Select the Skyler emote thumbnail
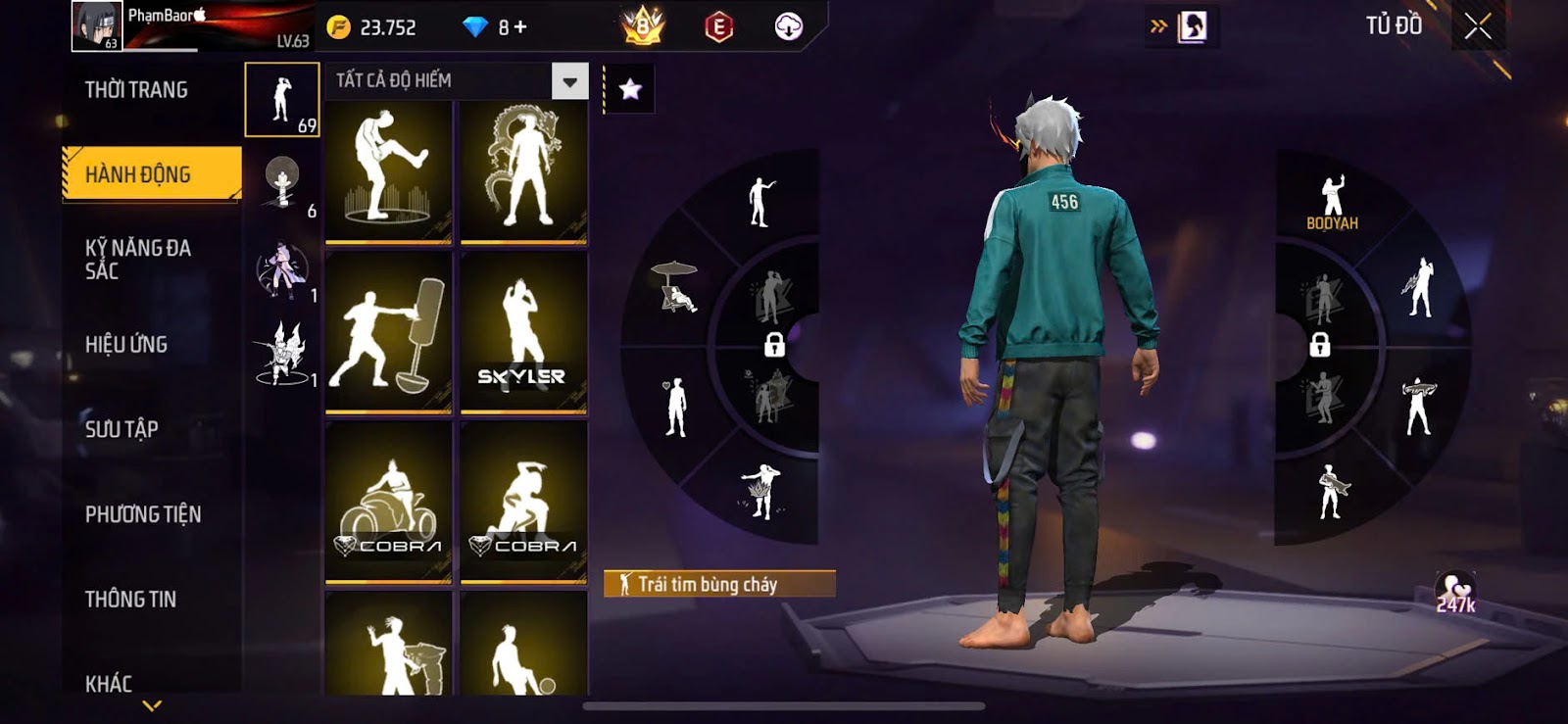This screenshot has width=1568, height=724. (524, 332)
